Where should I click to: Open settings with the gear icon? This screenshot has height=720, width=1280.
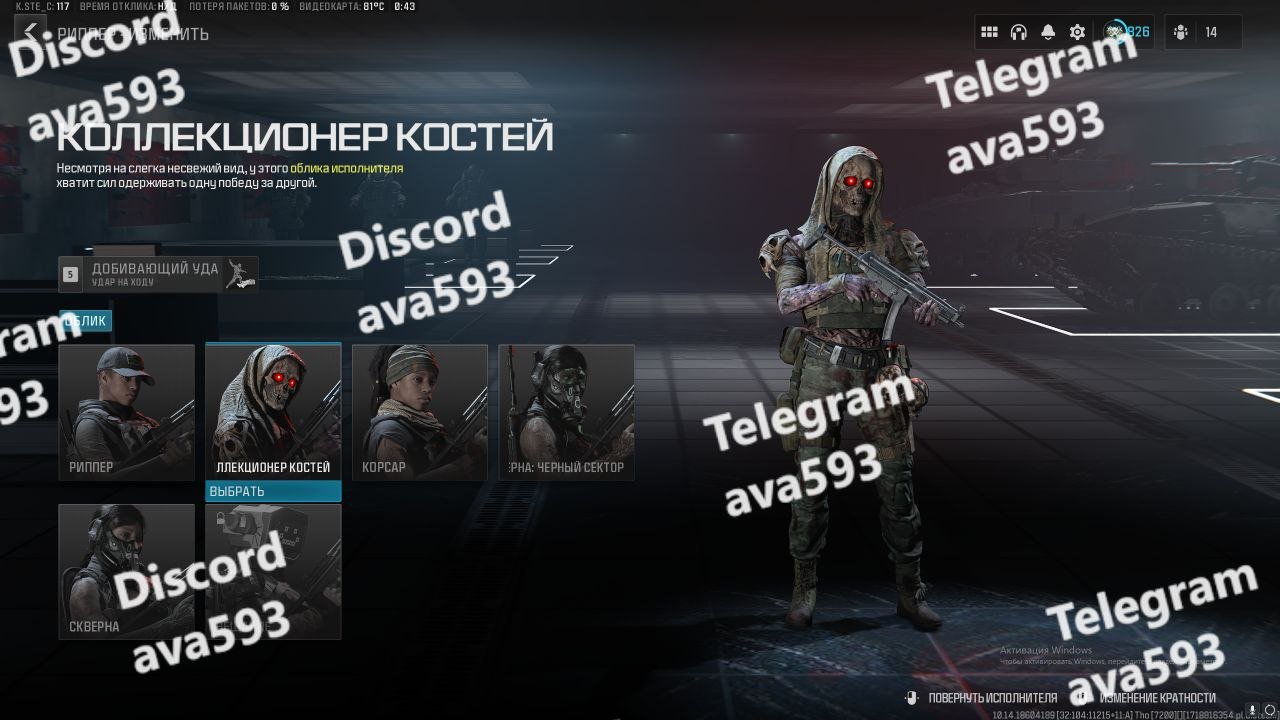coord(1077,32)
